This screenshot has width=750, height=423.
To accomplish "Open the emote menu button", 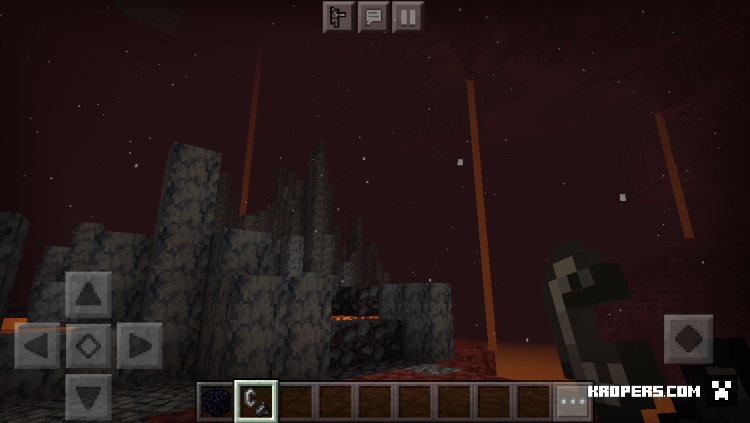I will point(338,16).
